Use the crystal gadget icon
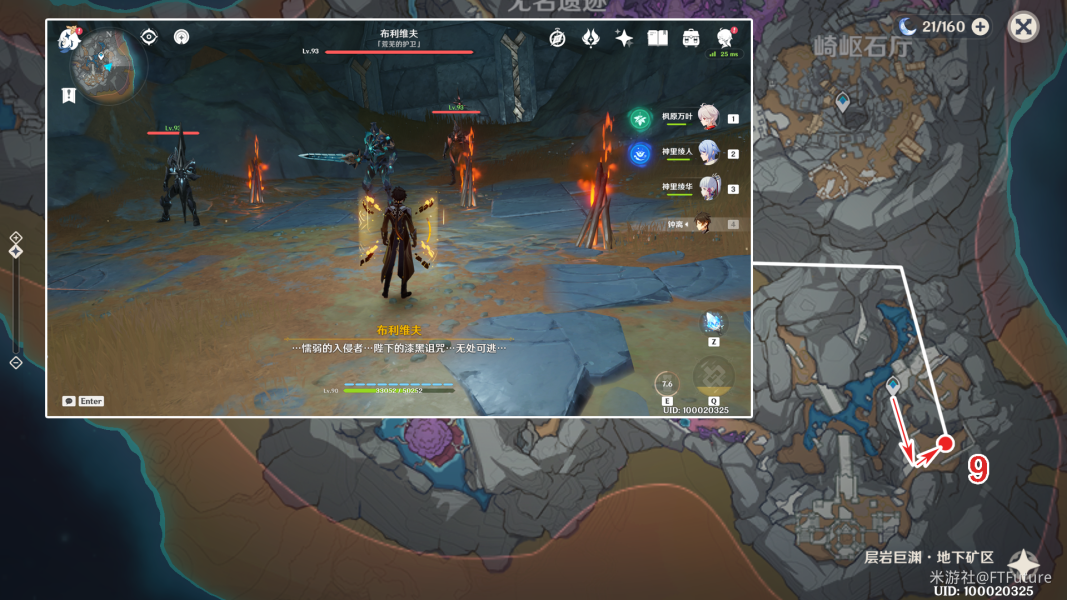This screenshot has width=1067, height=600. click(x=714, y=322)
